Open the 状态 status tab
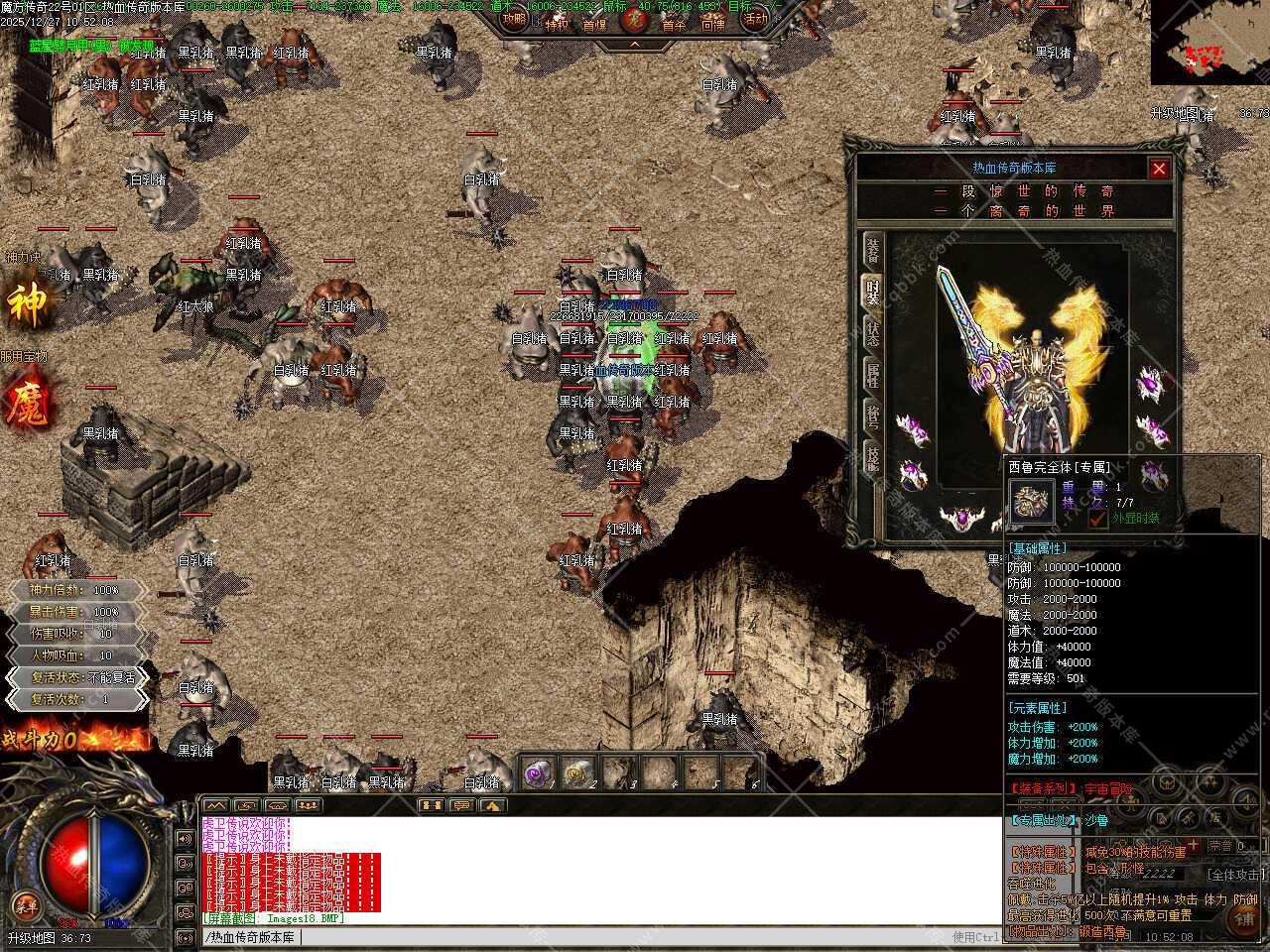 click(x=872, y=331)
